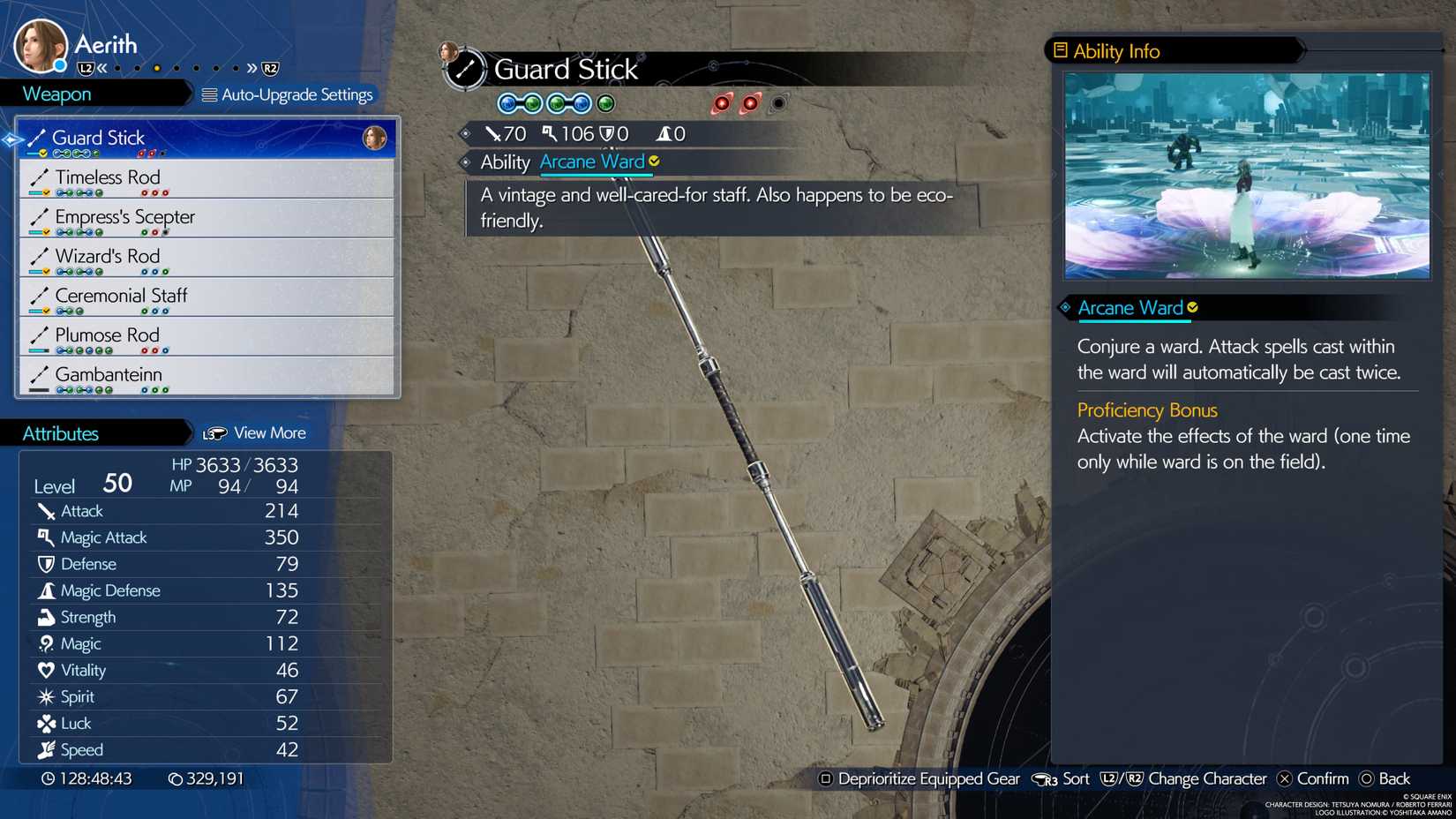
Task: Select Ceremonial Staff from the weapon list
Action: [x=121, y=296]
